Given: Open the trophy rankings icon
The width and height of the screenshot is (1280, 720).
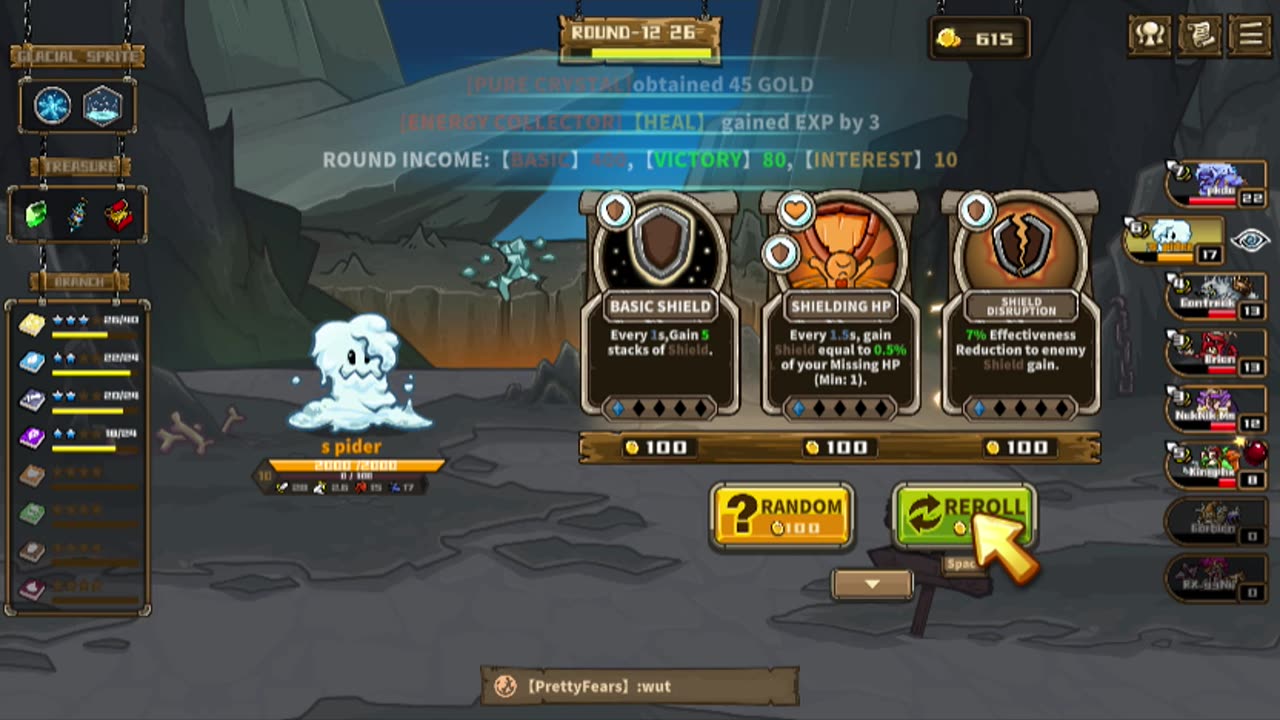Looking at the screenshot, I should tap(1150, 36).
